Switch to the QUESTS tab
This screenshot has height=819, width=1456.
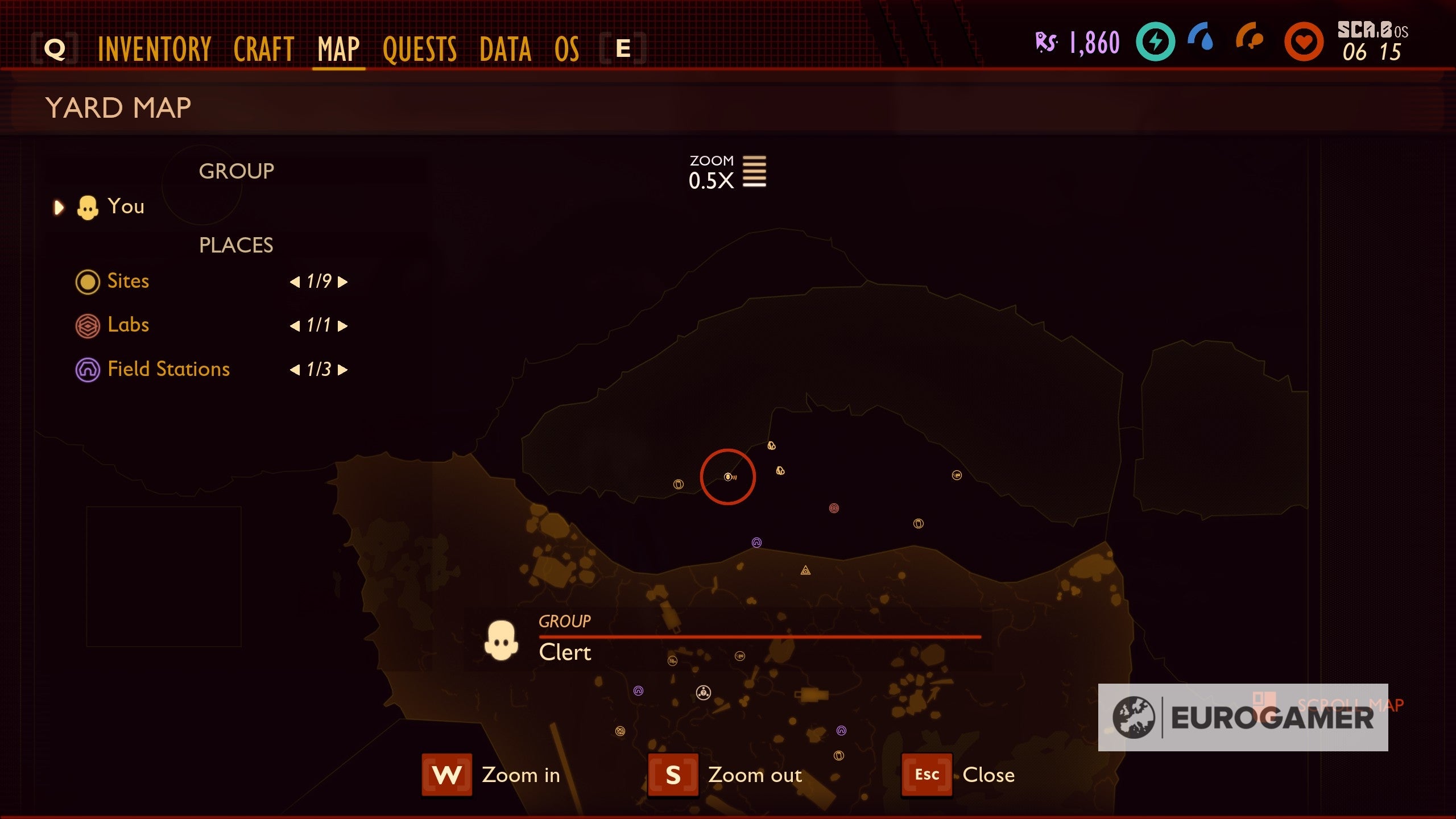click(419, 49)
